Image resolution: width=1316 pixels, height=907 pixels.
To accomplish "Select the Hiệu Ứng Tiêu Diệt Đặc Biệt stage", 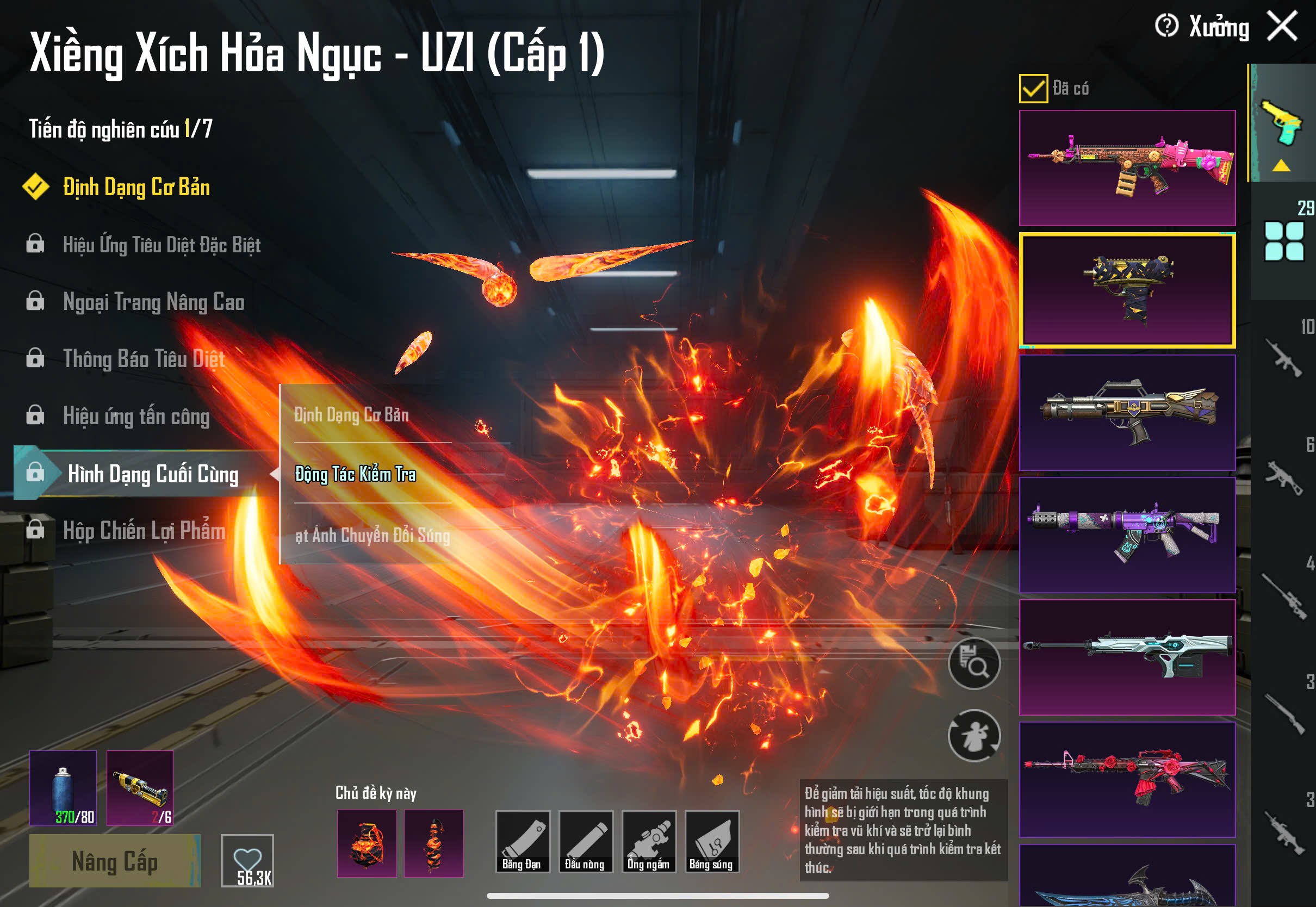I will pyautogui.click(x=162, y=245).
